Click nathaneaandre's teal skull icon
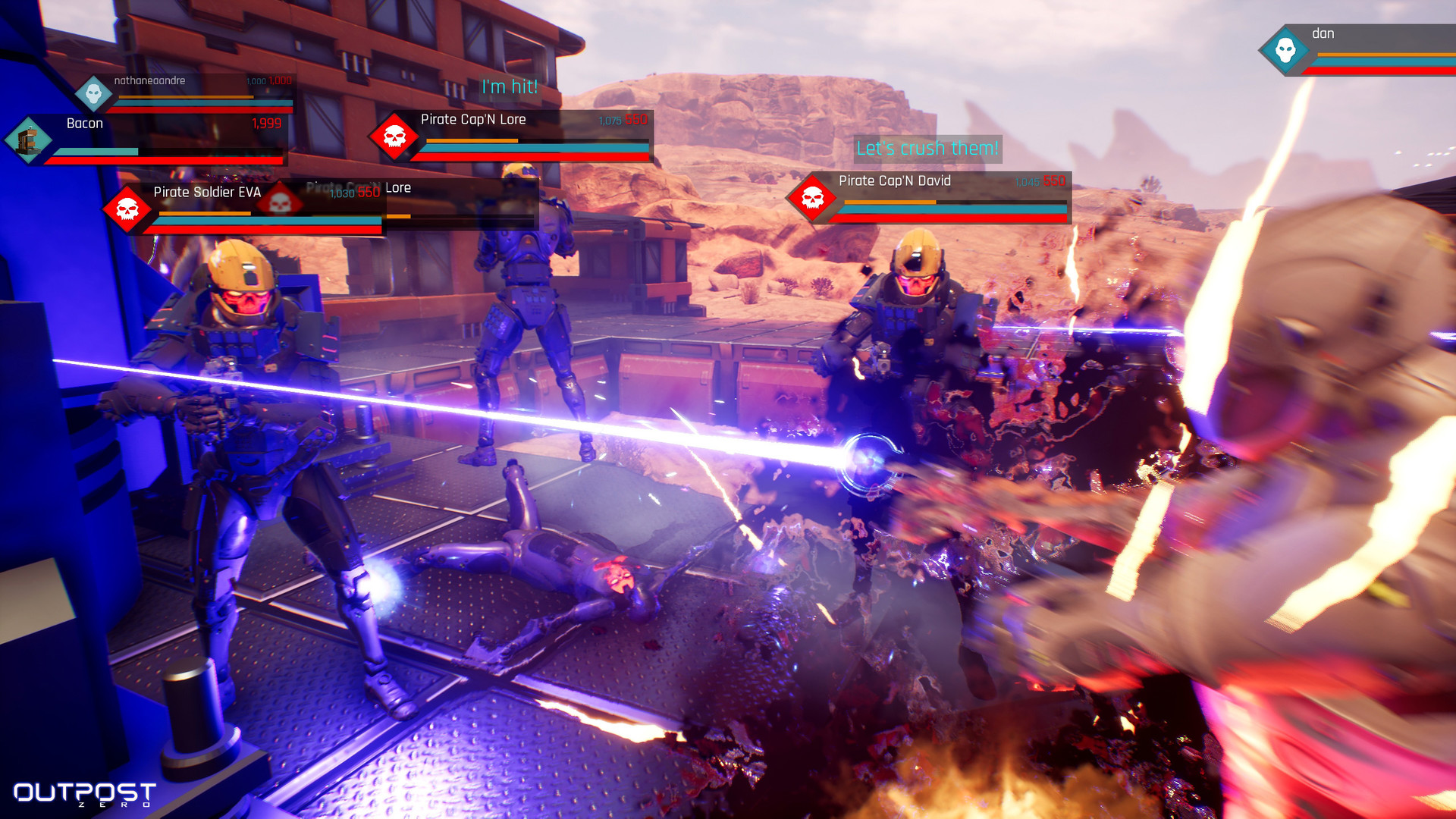 (x=94, y=94)
